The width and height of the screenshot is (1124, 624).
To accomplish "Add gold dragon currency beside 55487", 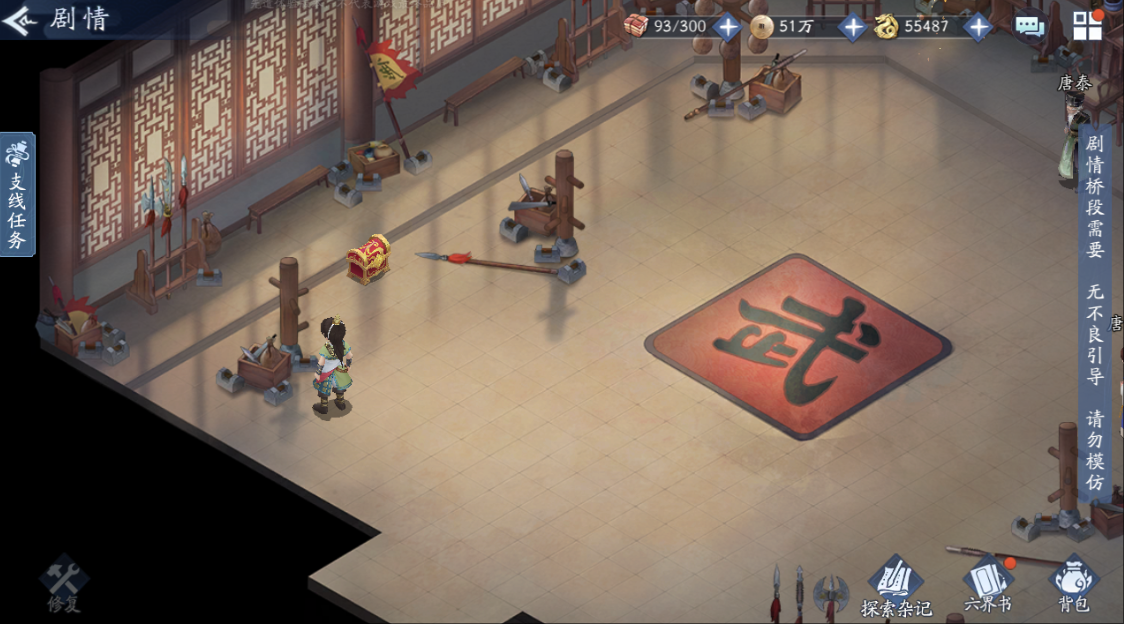I will [977, 27].
